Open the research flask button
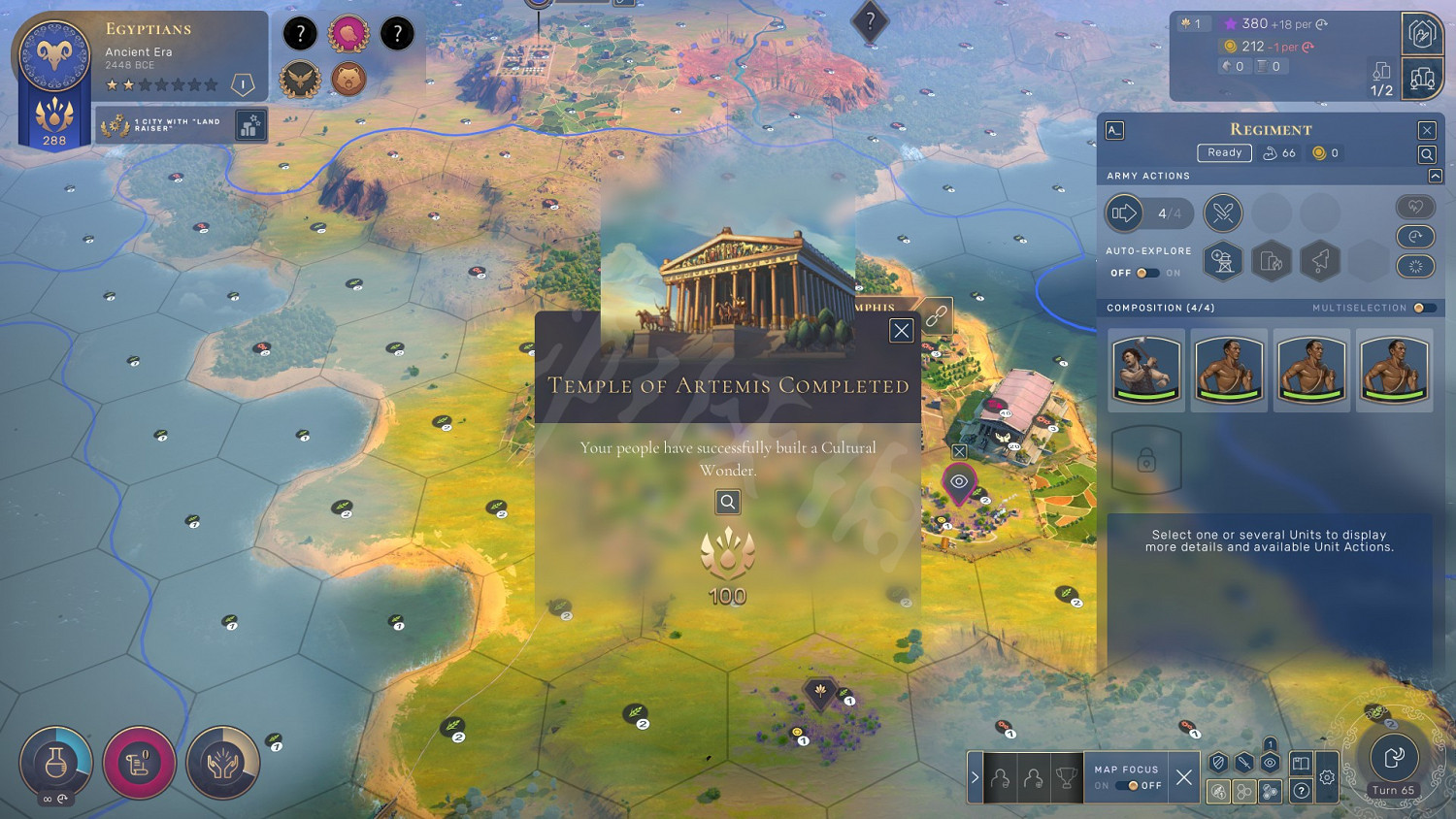The width and height of the screenshot is (1456, 819). (56, 763)
